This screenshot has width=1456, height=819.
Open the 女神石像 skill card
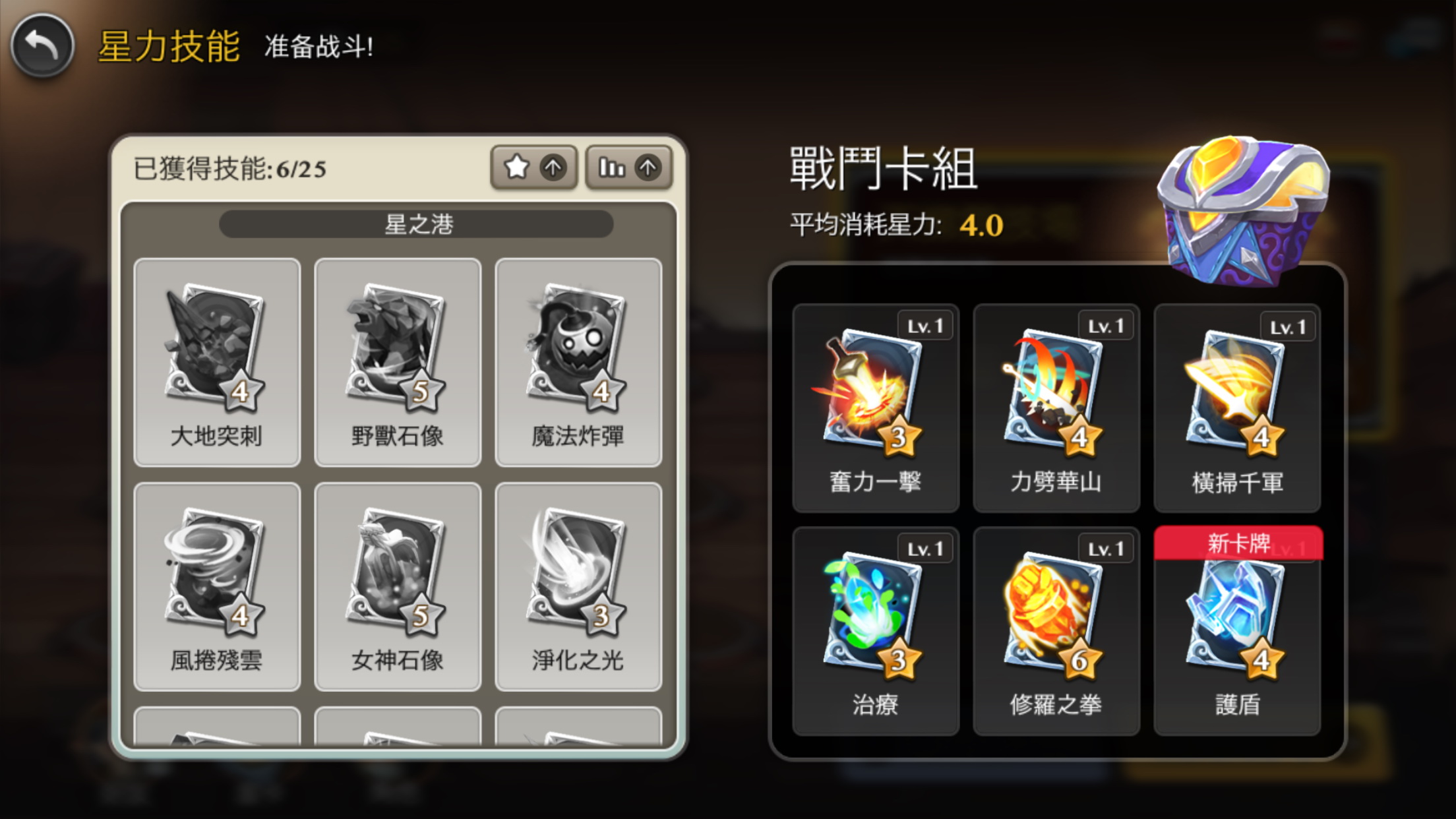point(397,587)
